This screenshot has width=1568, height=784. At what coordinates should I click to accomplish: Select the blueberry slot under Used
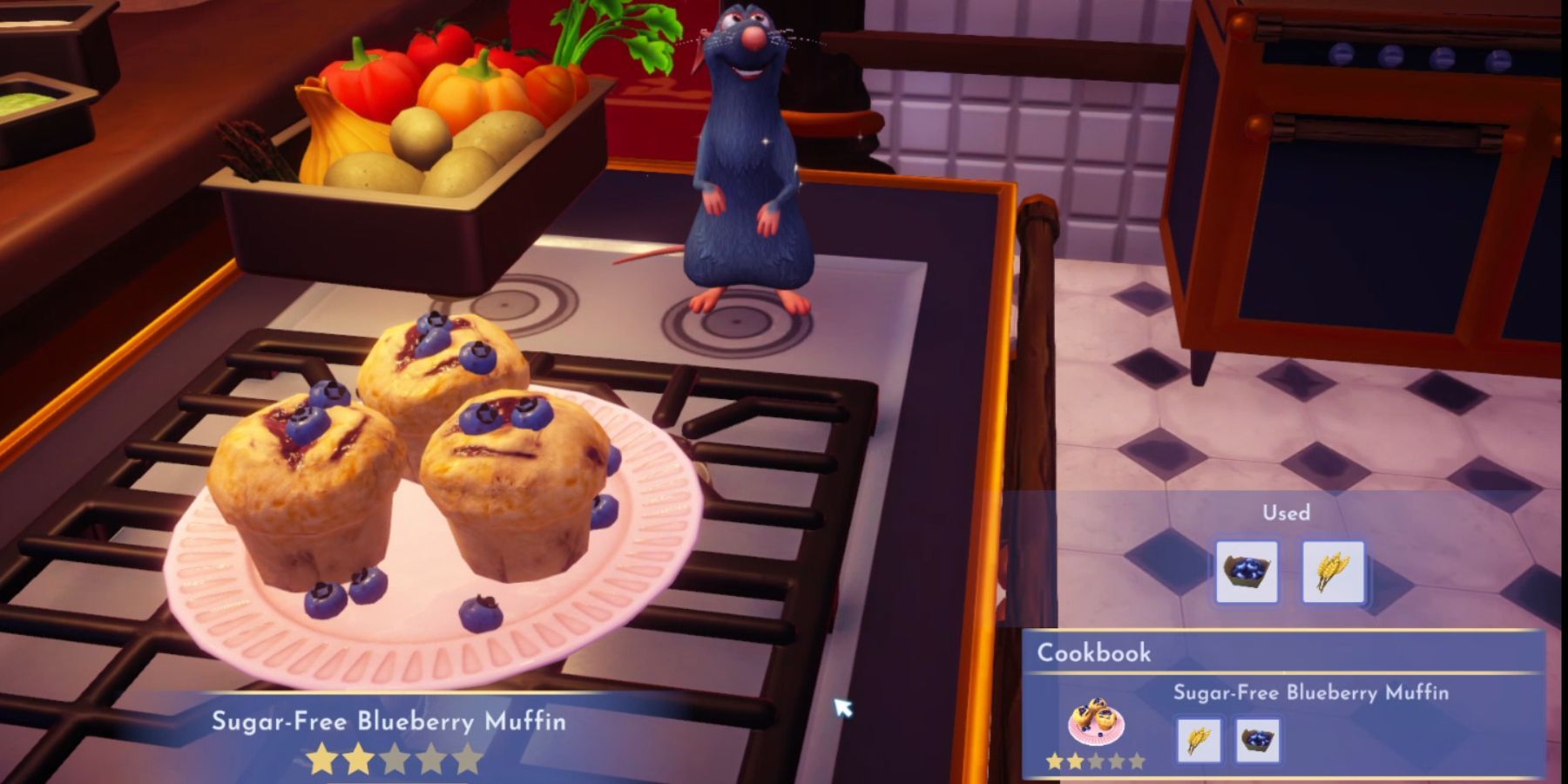click(x=1246, y=571)
